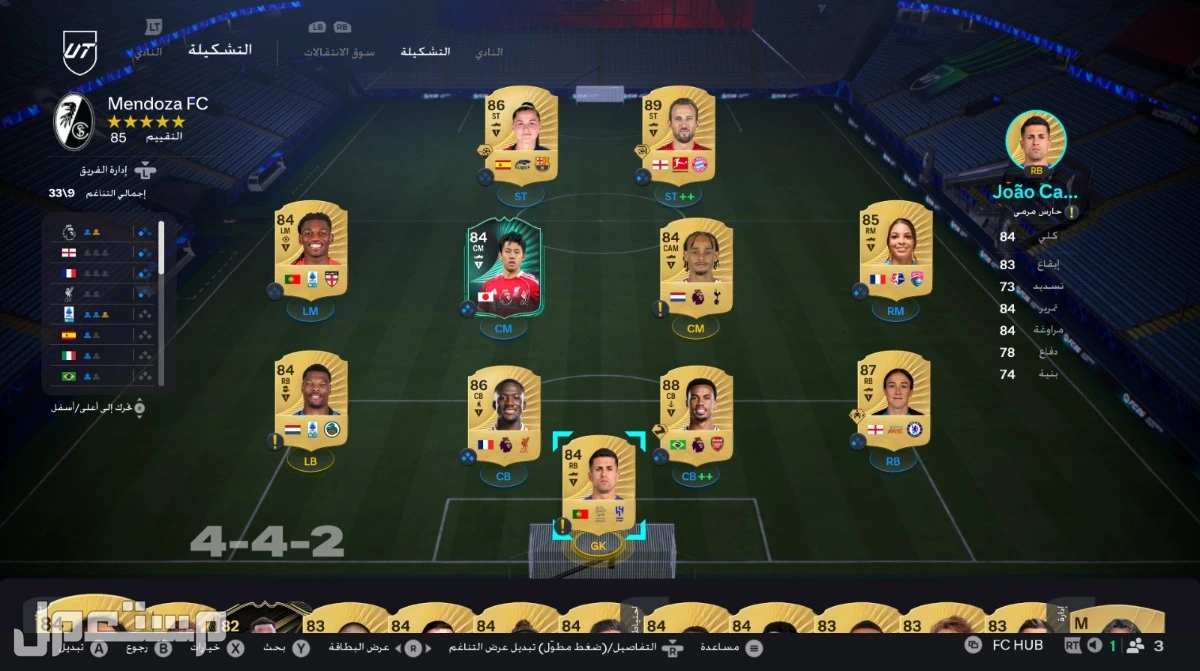Select the 86-rated Barcelona striker card

pos(520,133)
